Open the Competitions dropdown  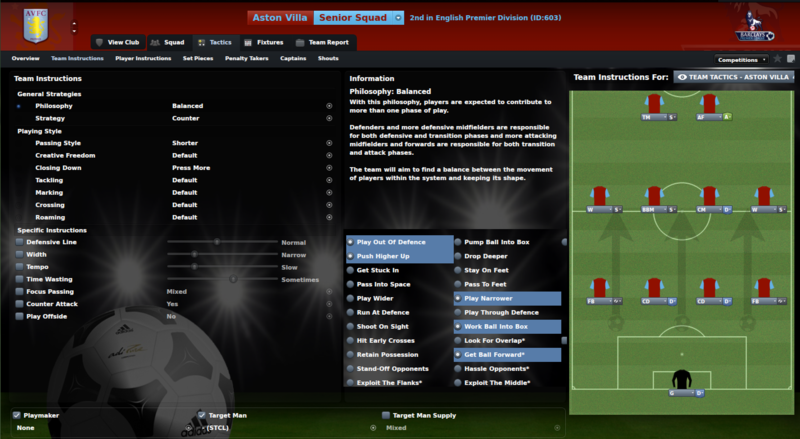tap(743, 60)
